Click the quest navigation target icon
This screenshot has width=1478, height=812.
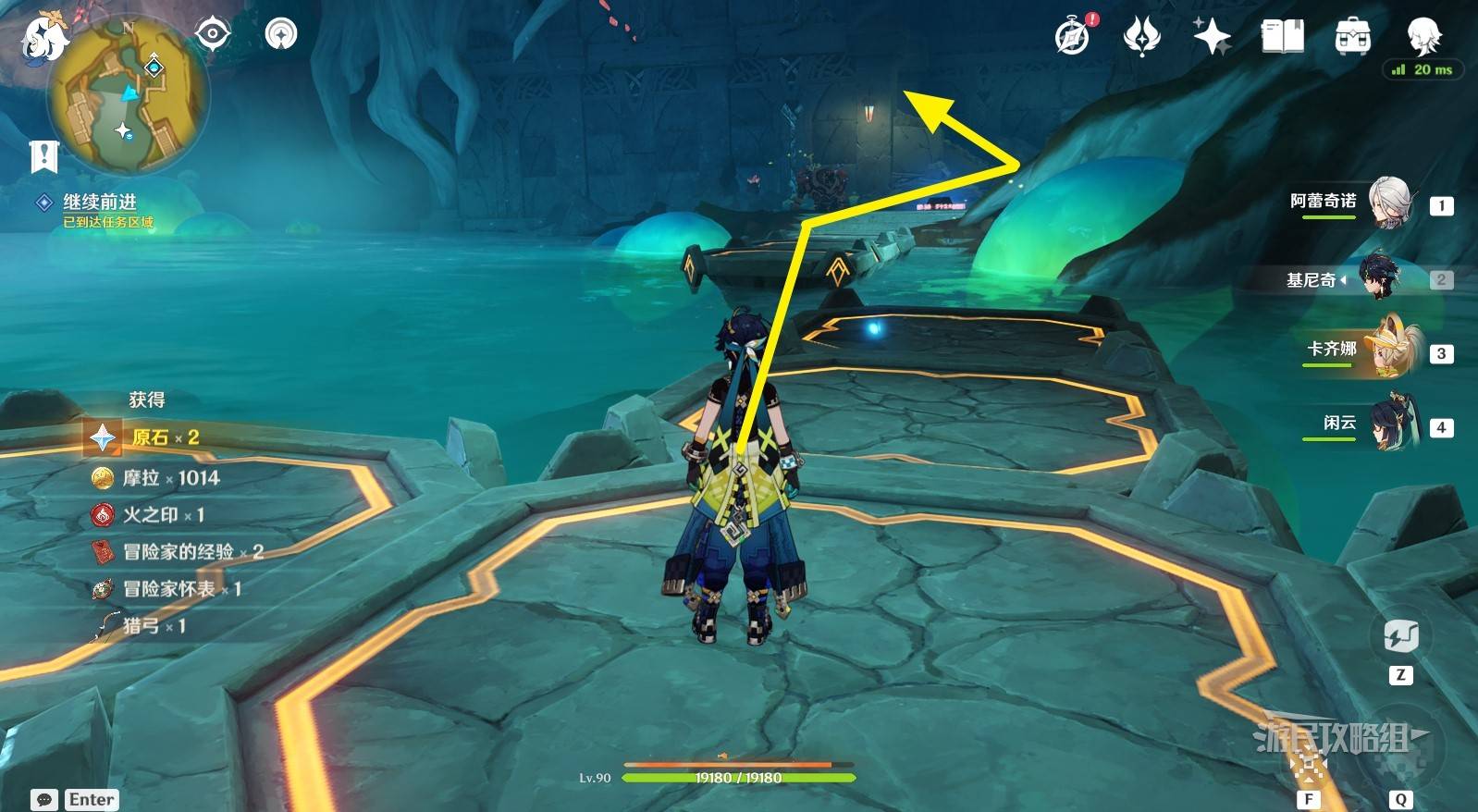[x=213, y=34]
